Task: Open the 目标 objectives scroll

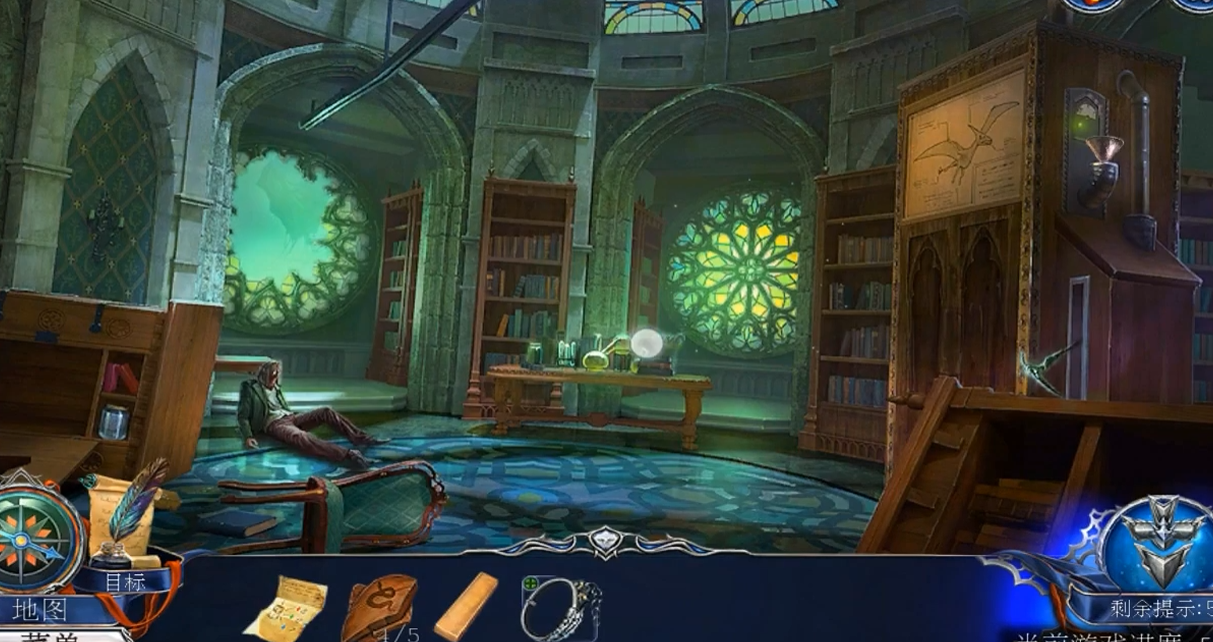Action: click(124, 581)
